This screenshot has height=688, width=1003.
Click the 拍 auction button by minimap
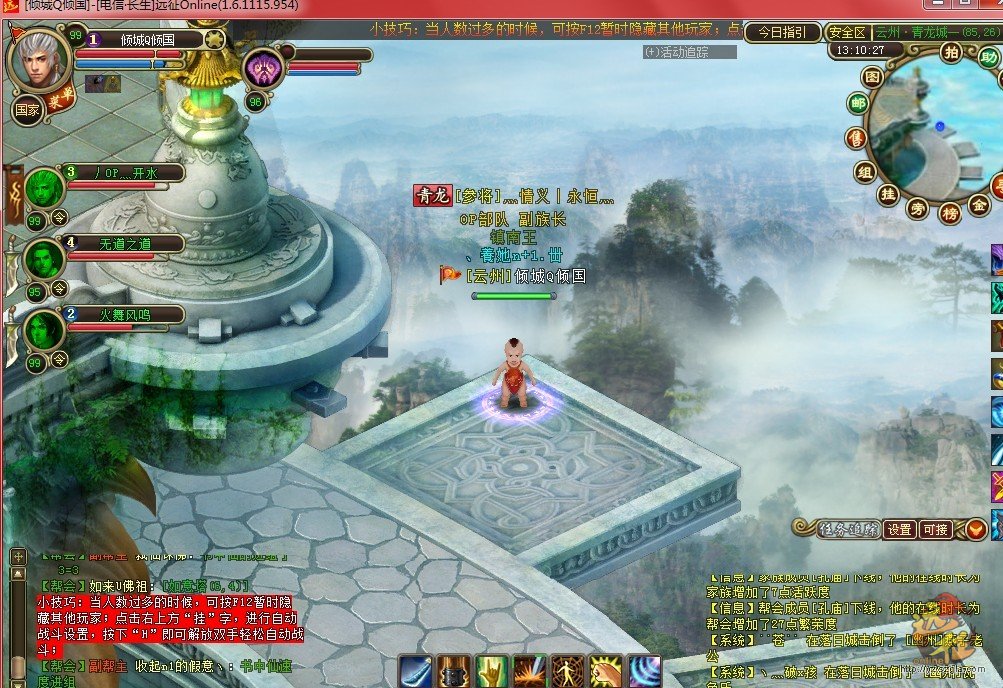click(x=951, y=53)
